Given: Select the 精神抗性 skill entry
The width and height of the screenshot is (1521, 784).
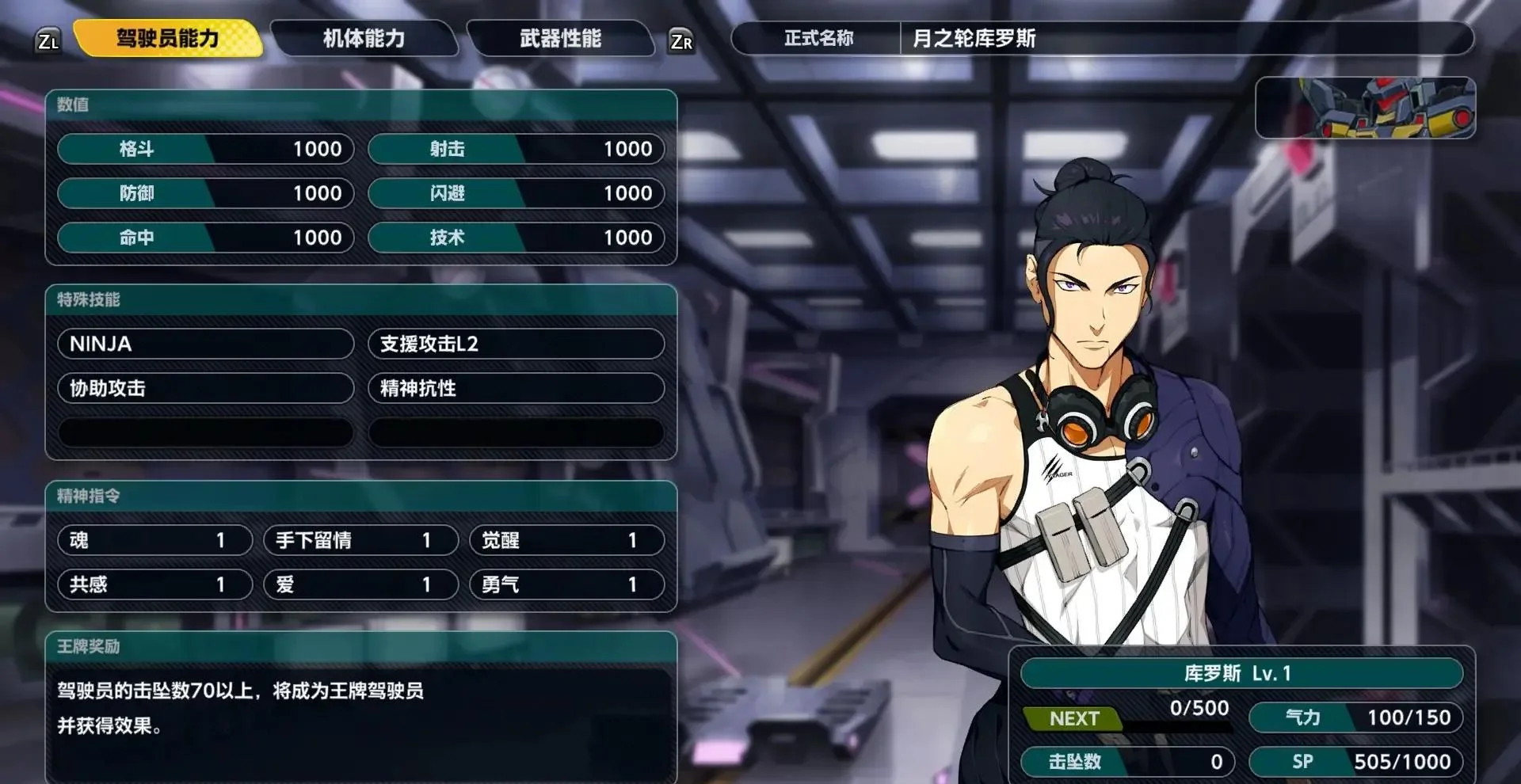Looking at the screenshot, I should tap(516, 388).
